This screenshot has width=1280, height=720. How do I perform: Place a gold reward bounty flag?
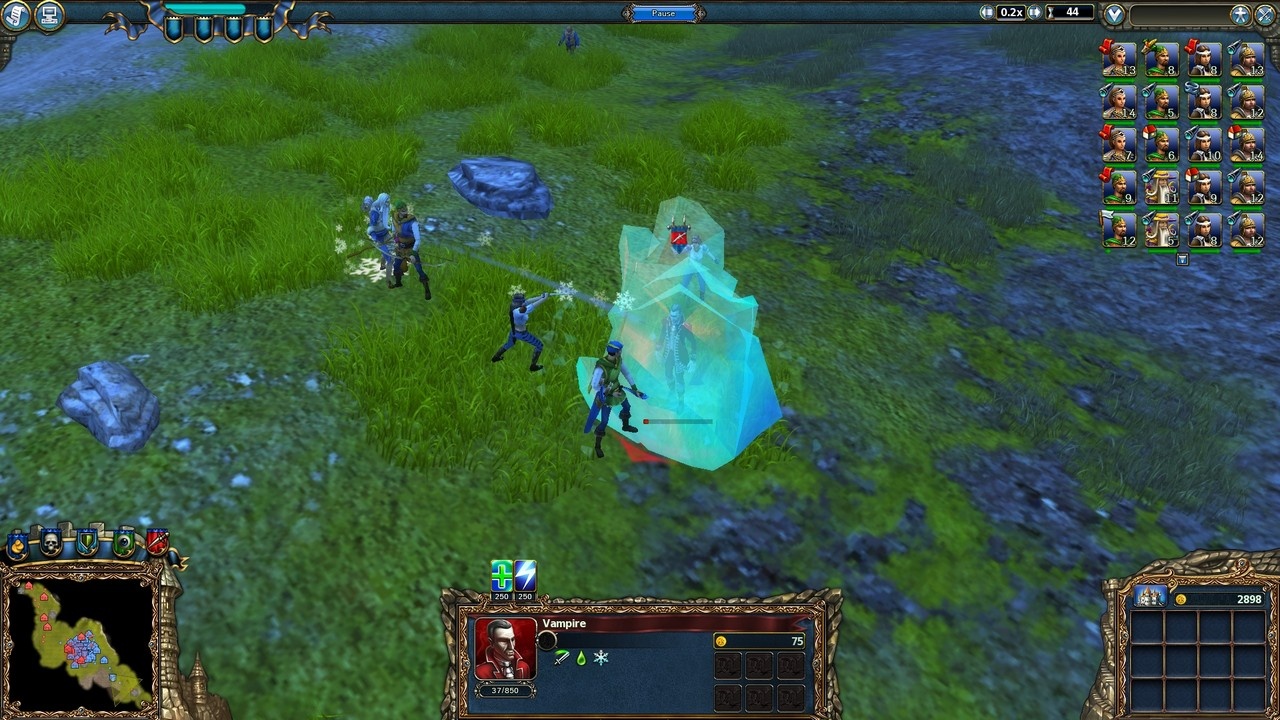18,544
